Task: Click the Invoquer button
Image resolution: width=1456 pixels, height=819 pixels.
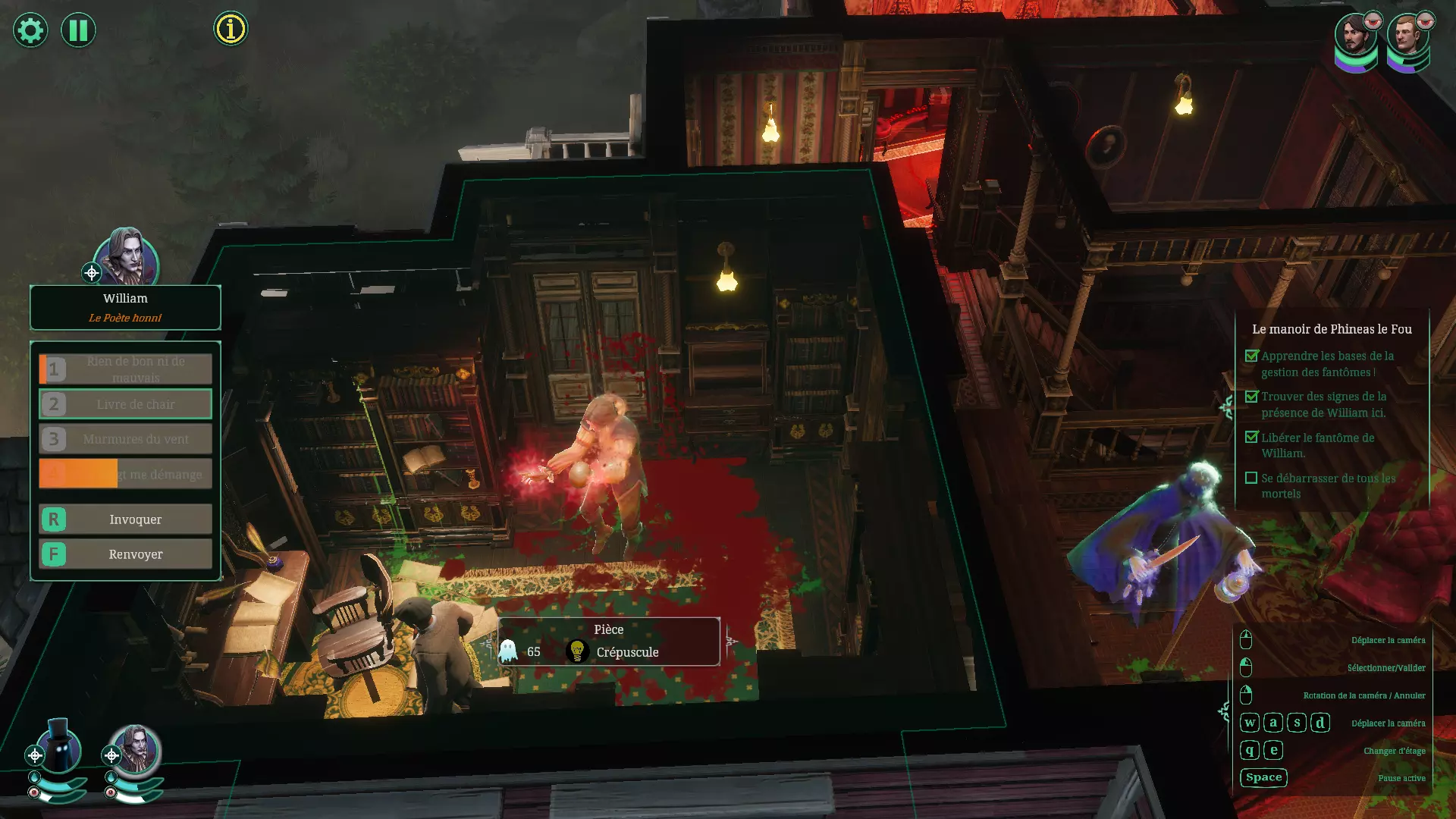Action: (x=126, y=519)
